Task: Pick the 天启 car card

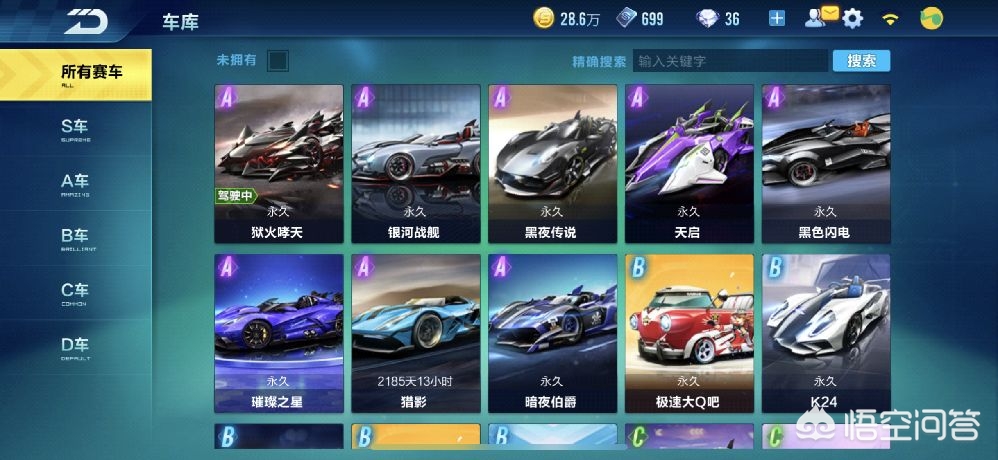Action: [689, 164]
